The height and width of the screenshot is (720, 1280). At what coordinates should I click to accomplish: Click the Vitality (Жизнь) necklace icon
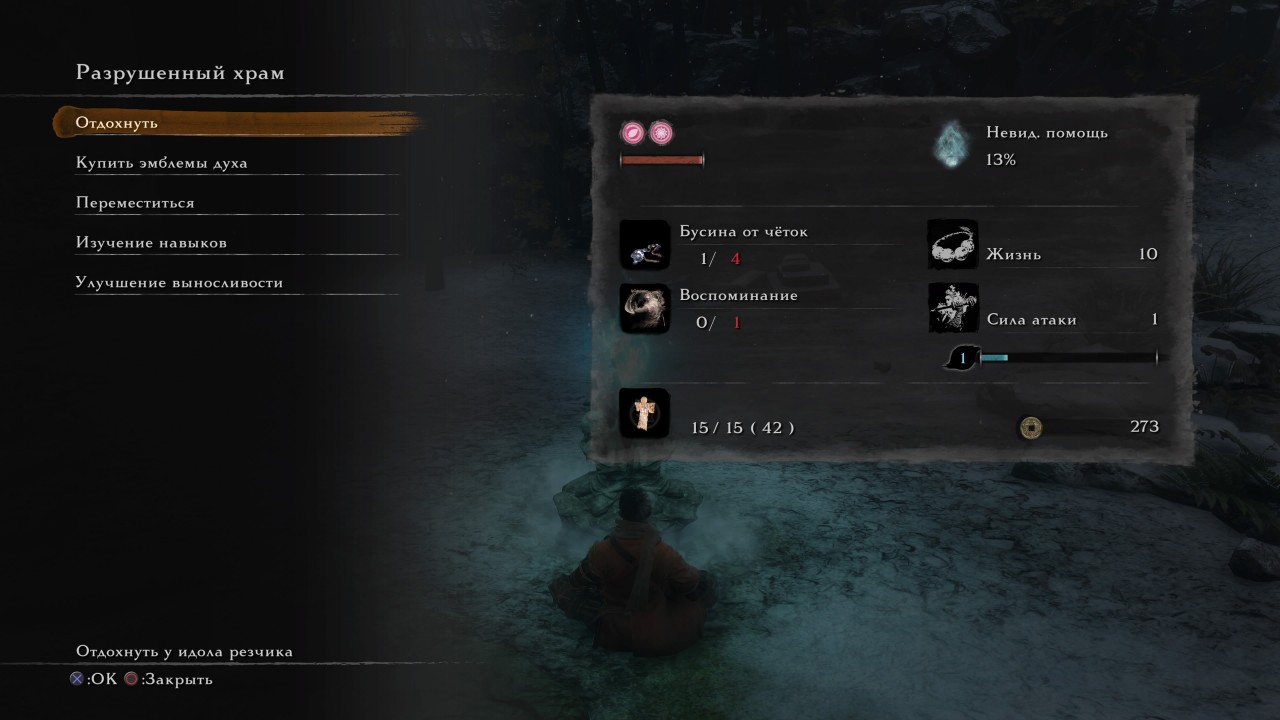tap(952, 246)
